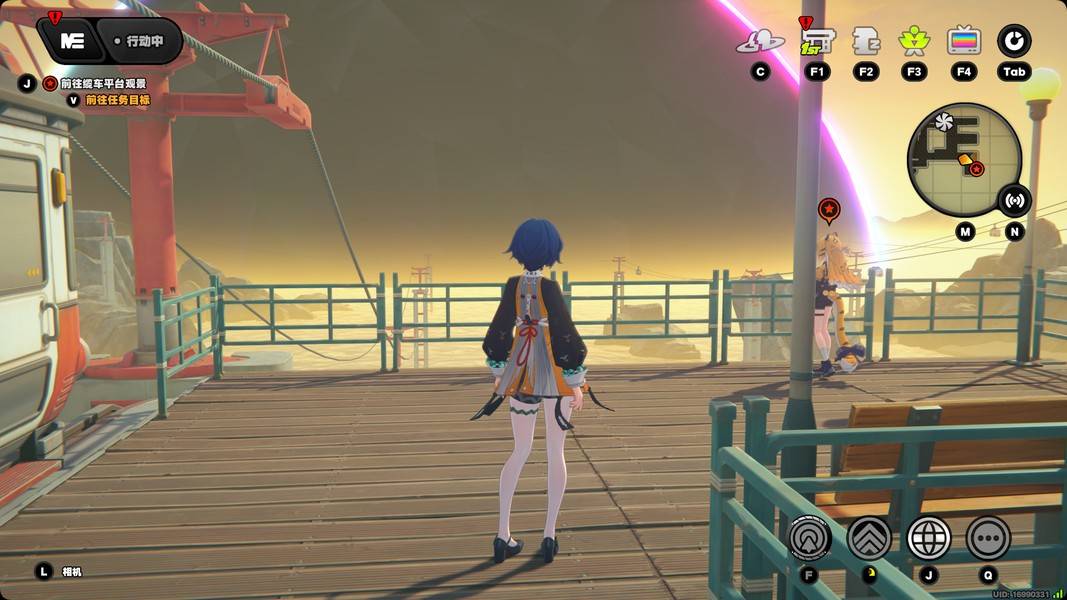This screenshot has height=600, width=1067.
Task: Open the 相机 camera mode
Action: 71,572
